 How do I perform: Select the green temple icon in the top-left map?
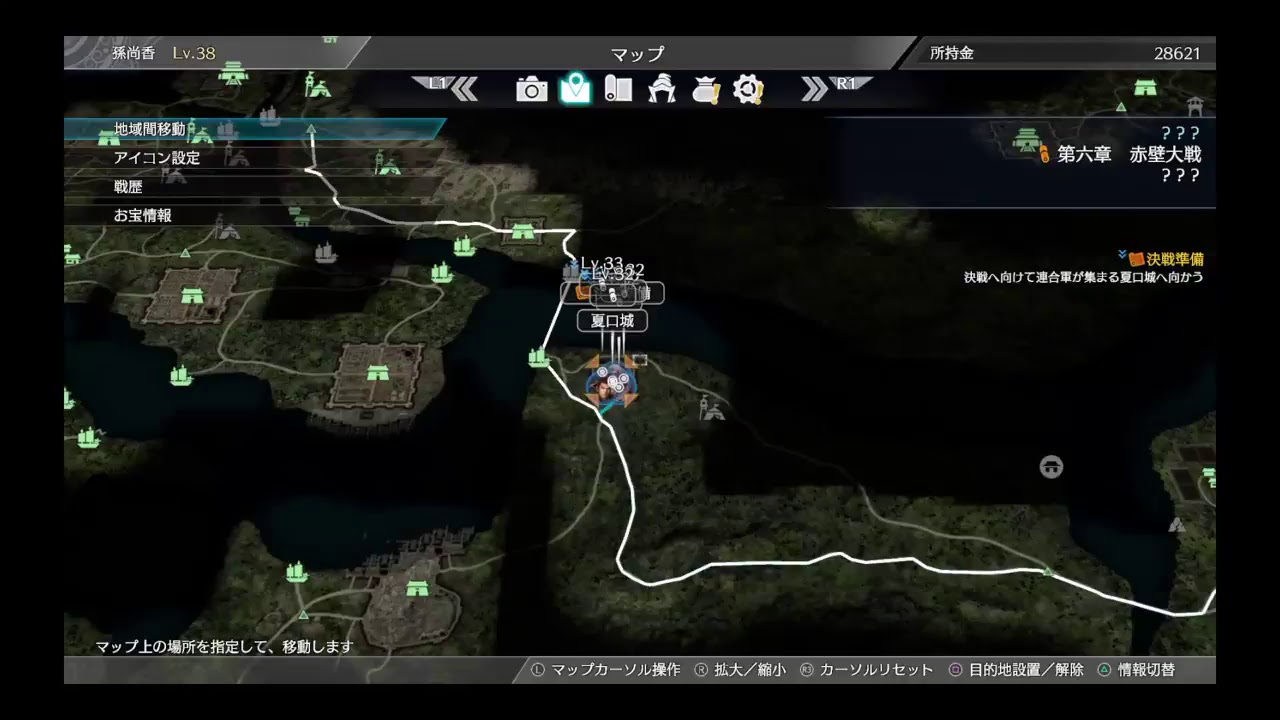tap(234, 73)
